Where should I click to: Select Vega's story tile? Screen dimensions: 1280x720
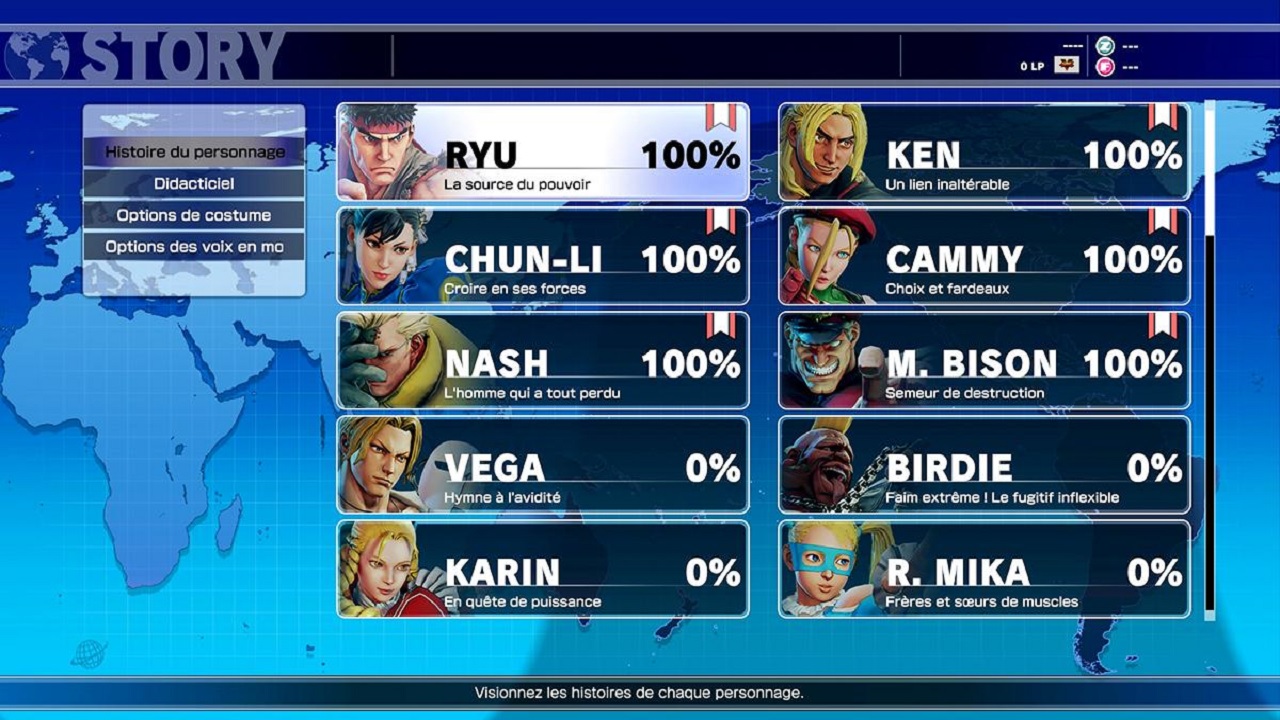pyautogui.click(x=543, y=465)
